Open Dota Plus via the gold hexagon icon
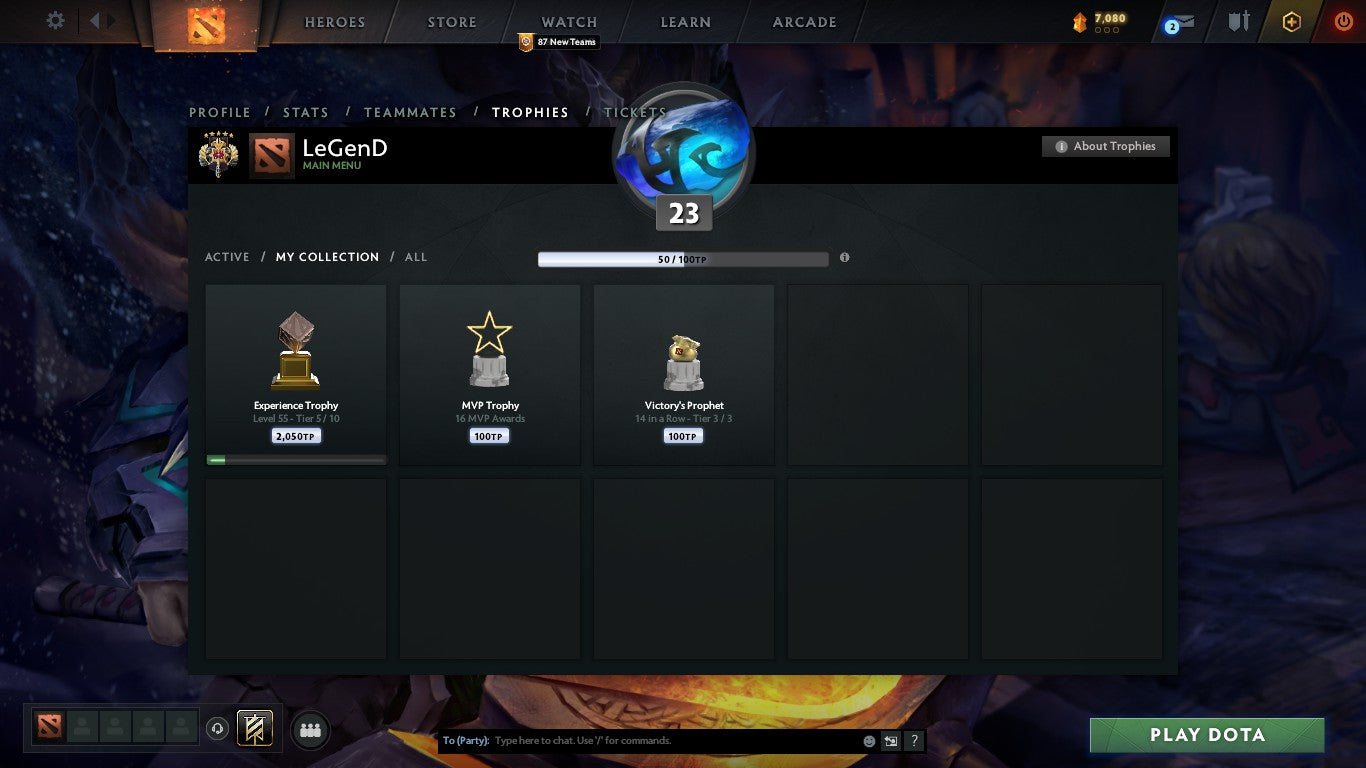Viewport: 1366px width, 768px height. (x=1290, y=20)
